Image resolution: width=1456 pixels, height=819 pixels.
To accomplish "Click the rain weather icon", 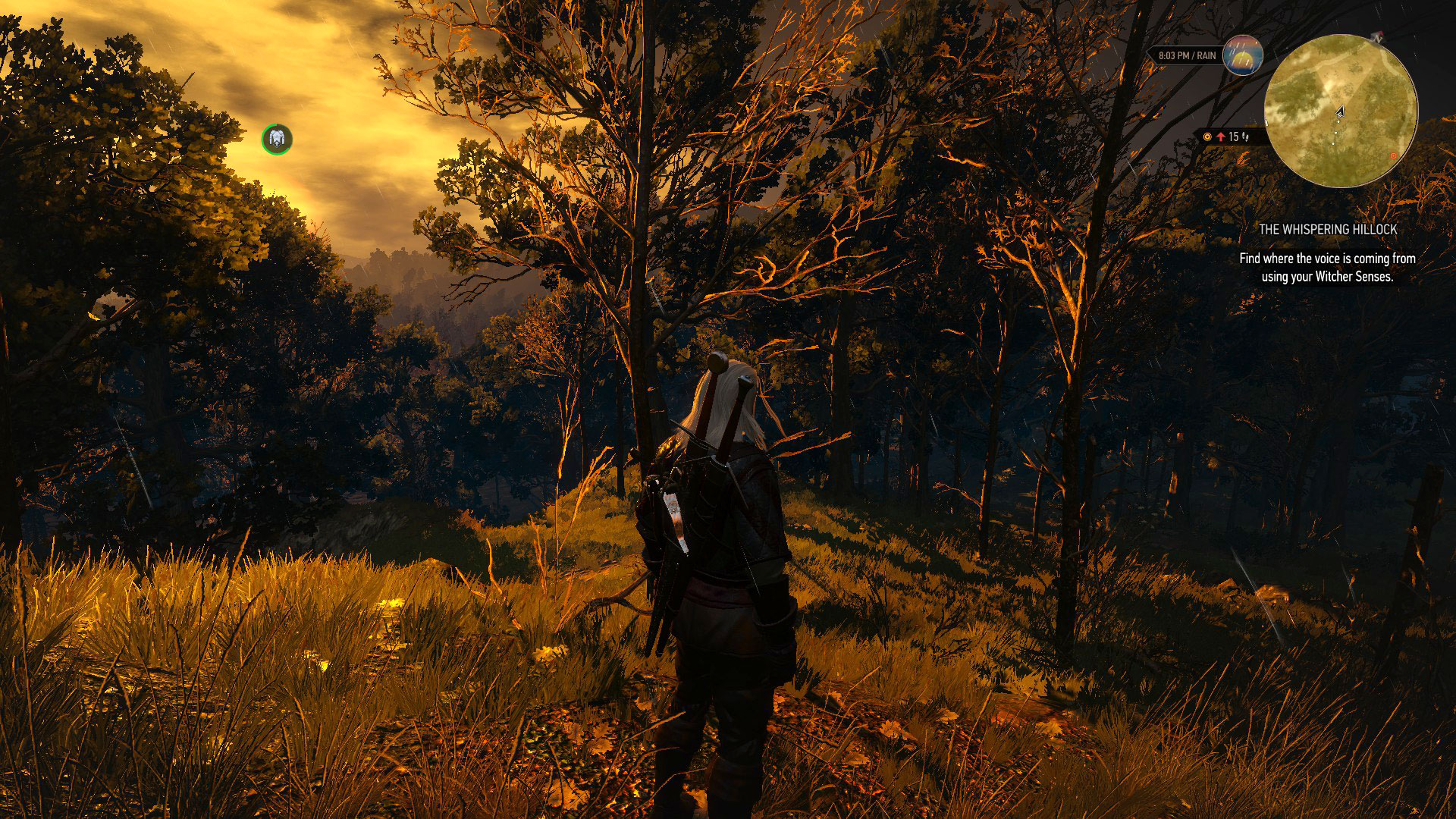I will tap(1243, 55).
